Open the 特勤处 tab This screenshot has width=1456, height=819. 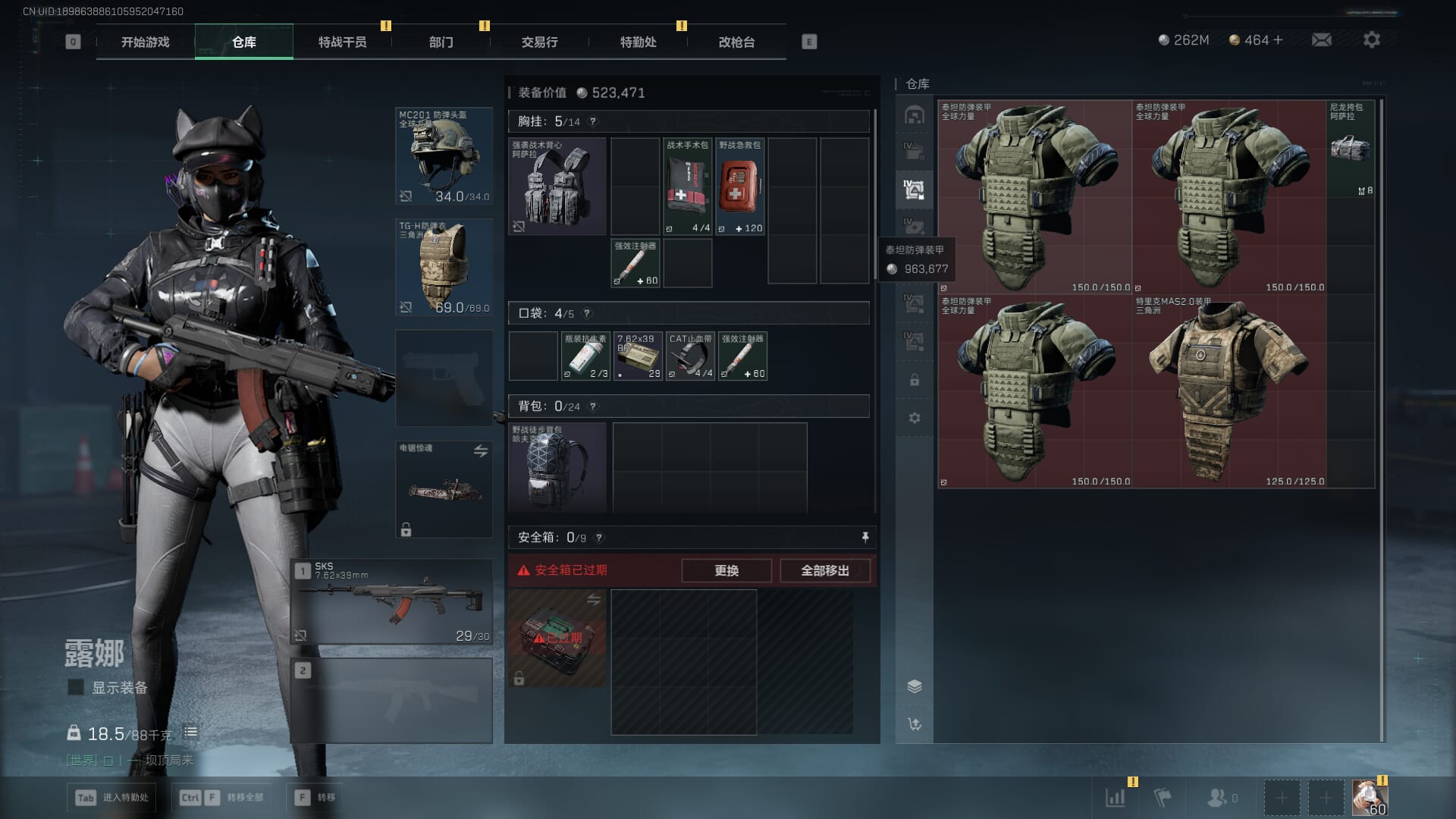coord(638,42)
